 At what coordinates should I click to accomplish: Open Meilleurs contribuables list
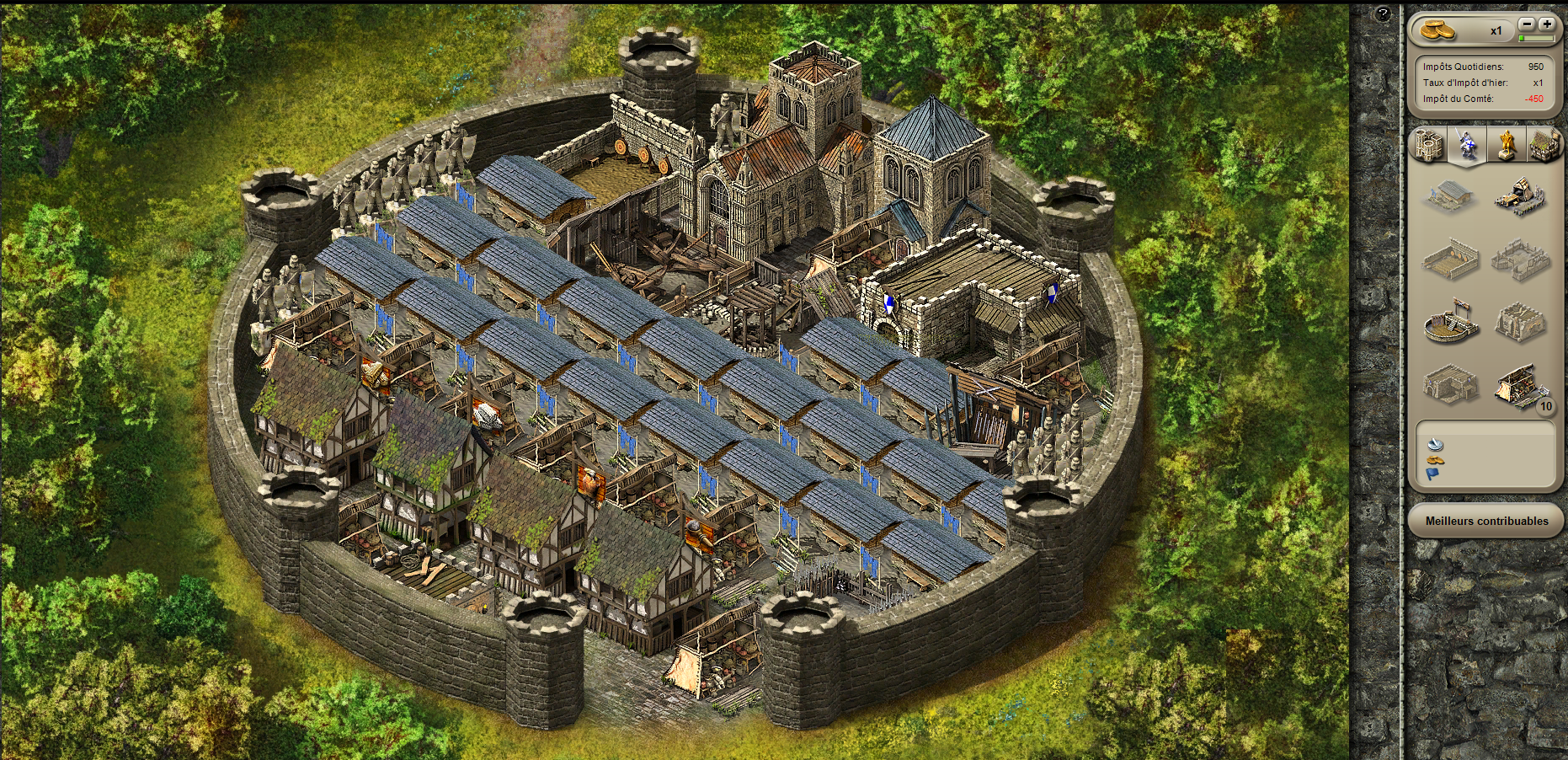point(1486,521)
